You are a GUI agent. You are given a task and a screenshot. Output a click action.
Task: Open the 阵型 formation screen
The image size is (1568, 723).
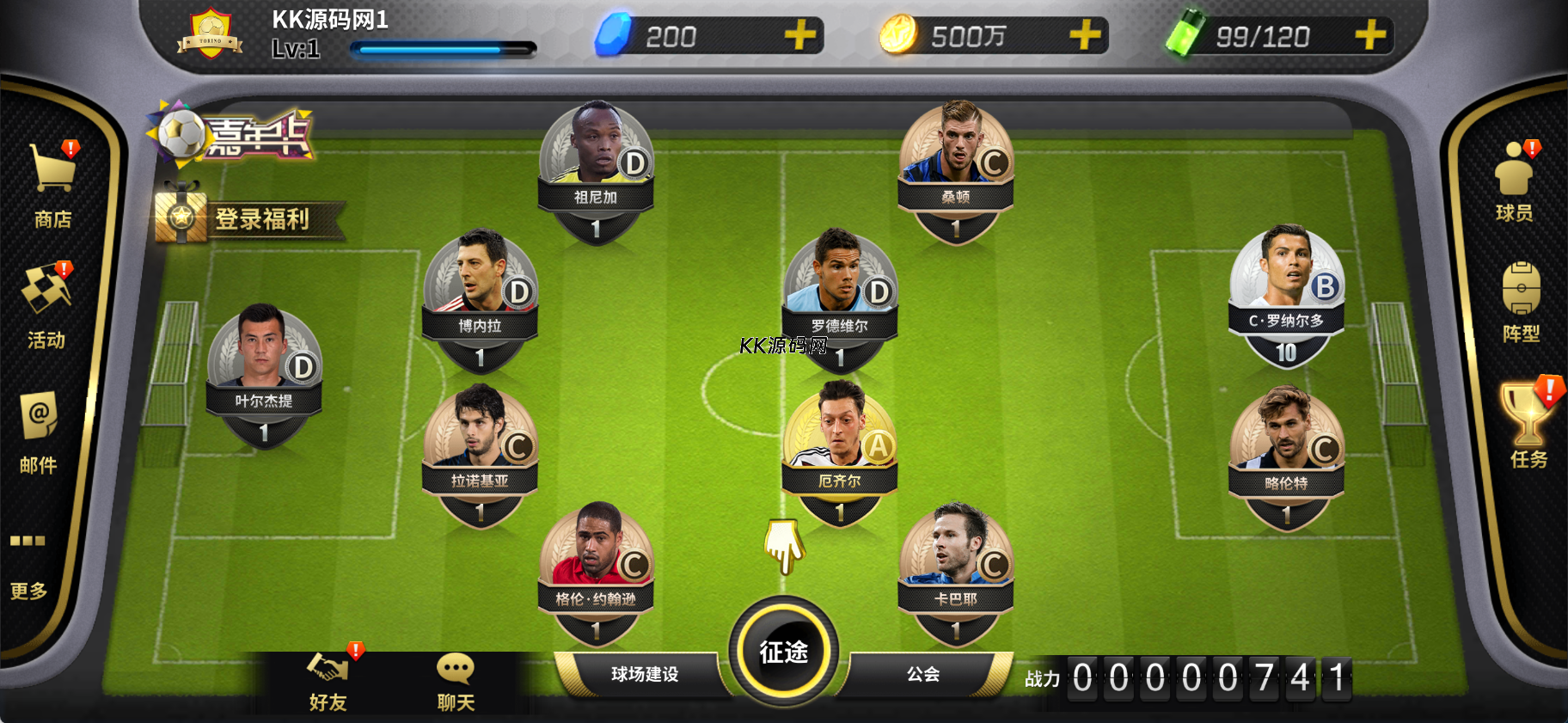[1521, 303]
